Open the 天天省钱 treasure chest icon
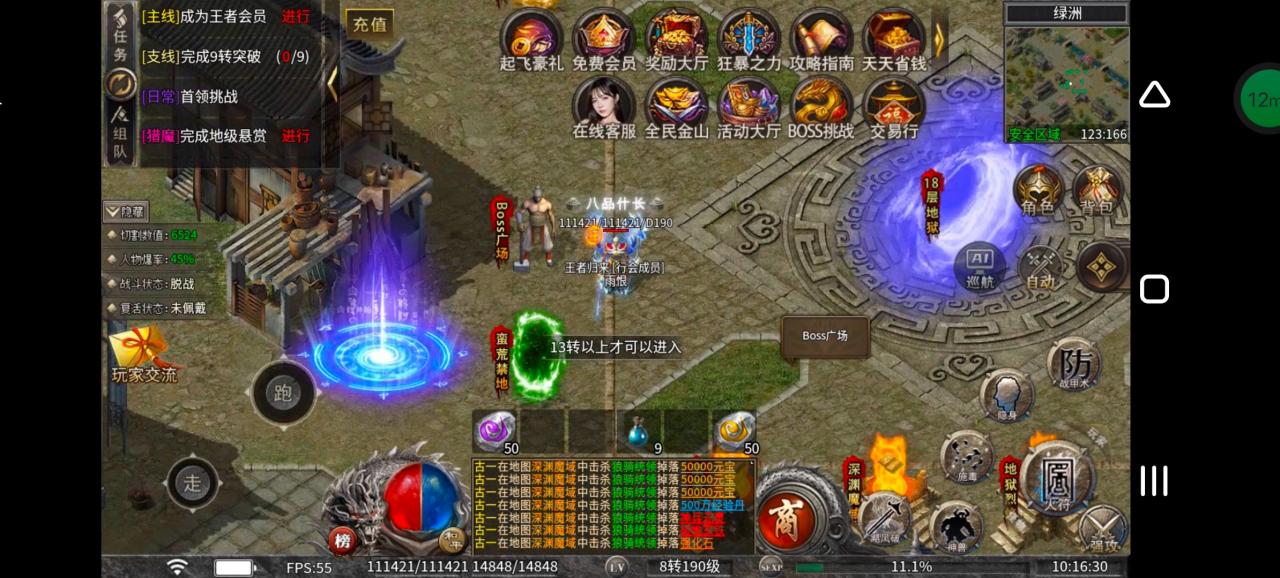This screenshot has height=578, width=1280. (x=893, y=37)
